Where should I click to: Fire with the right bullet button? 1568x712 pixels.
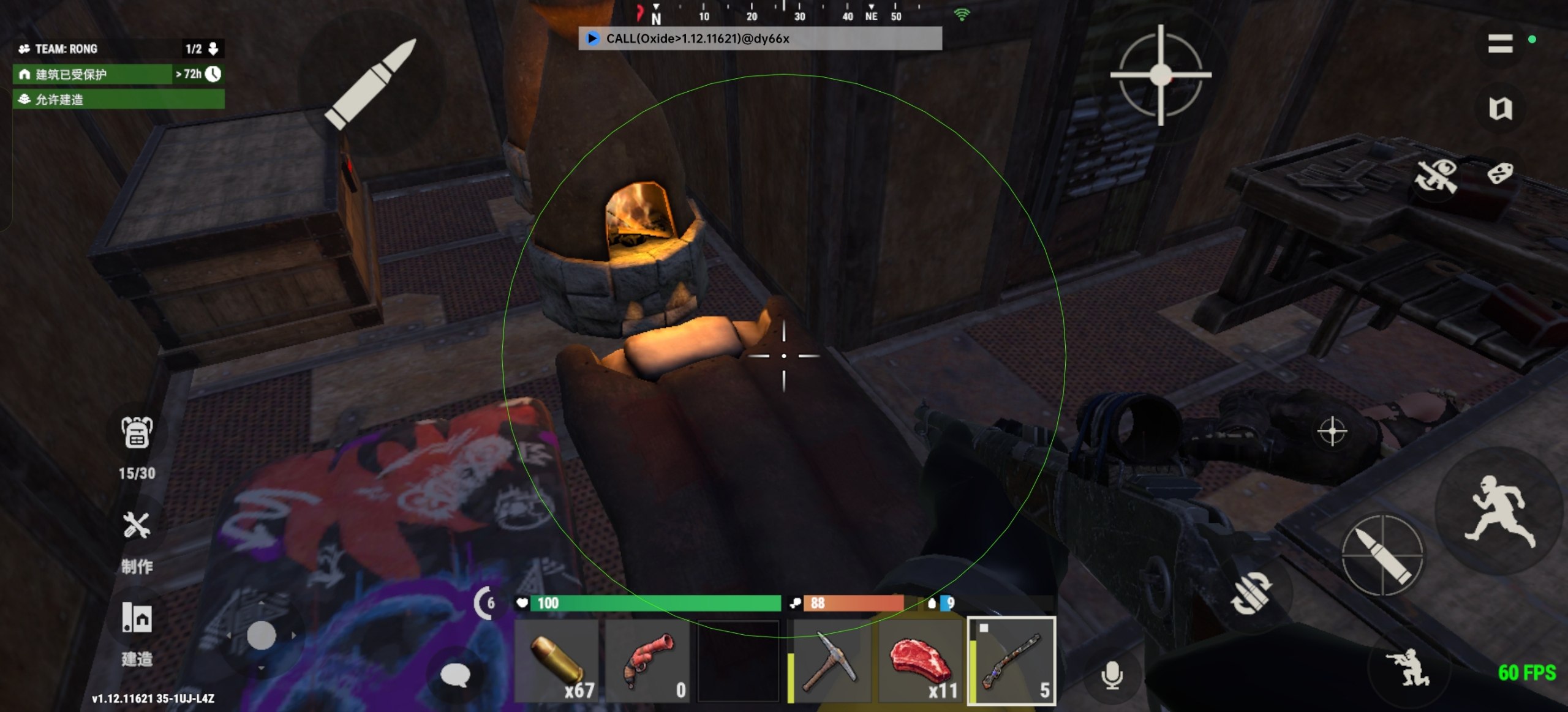coord(1382,555)
